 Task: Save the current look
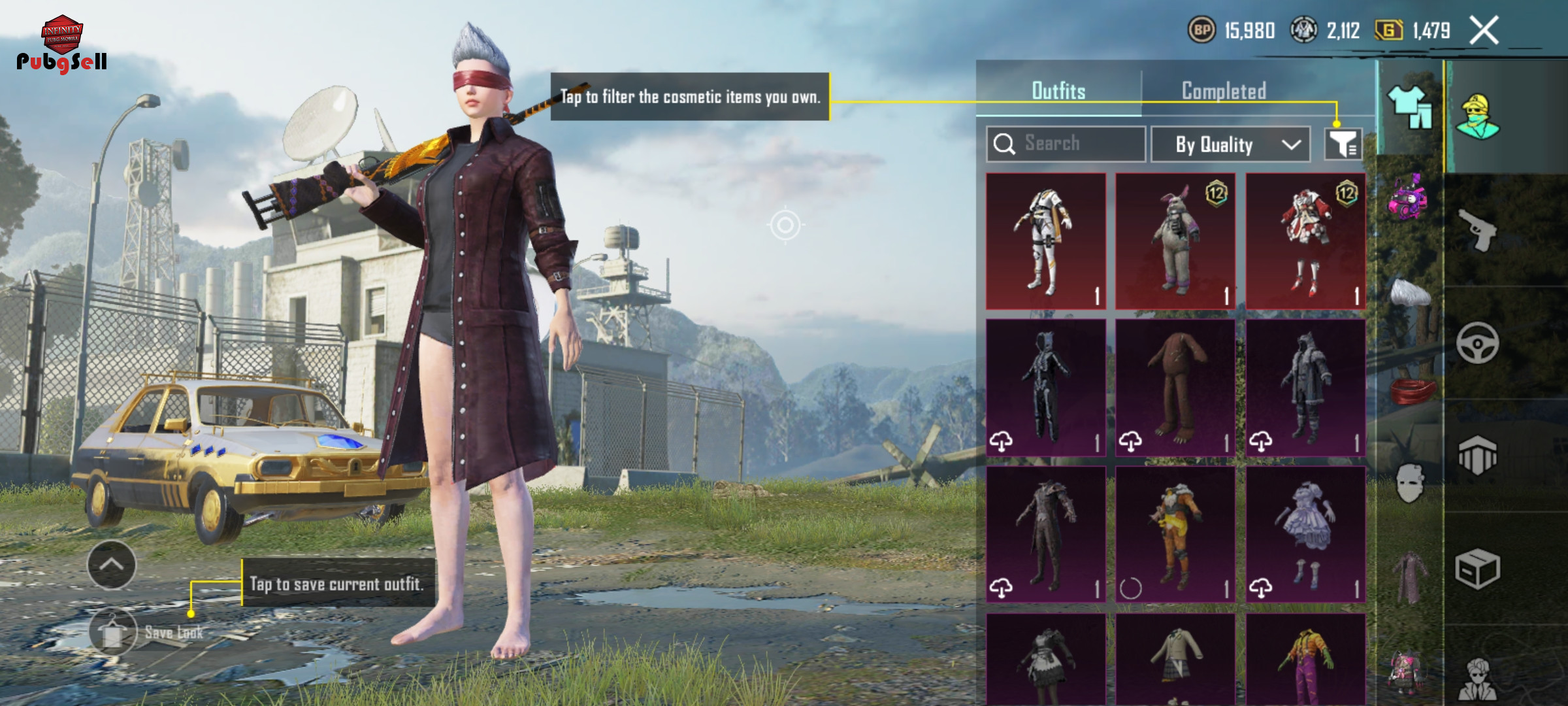pyautogui.click(x=114, y=632)
